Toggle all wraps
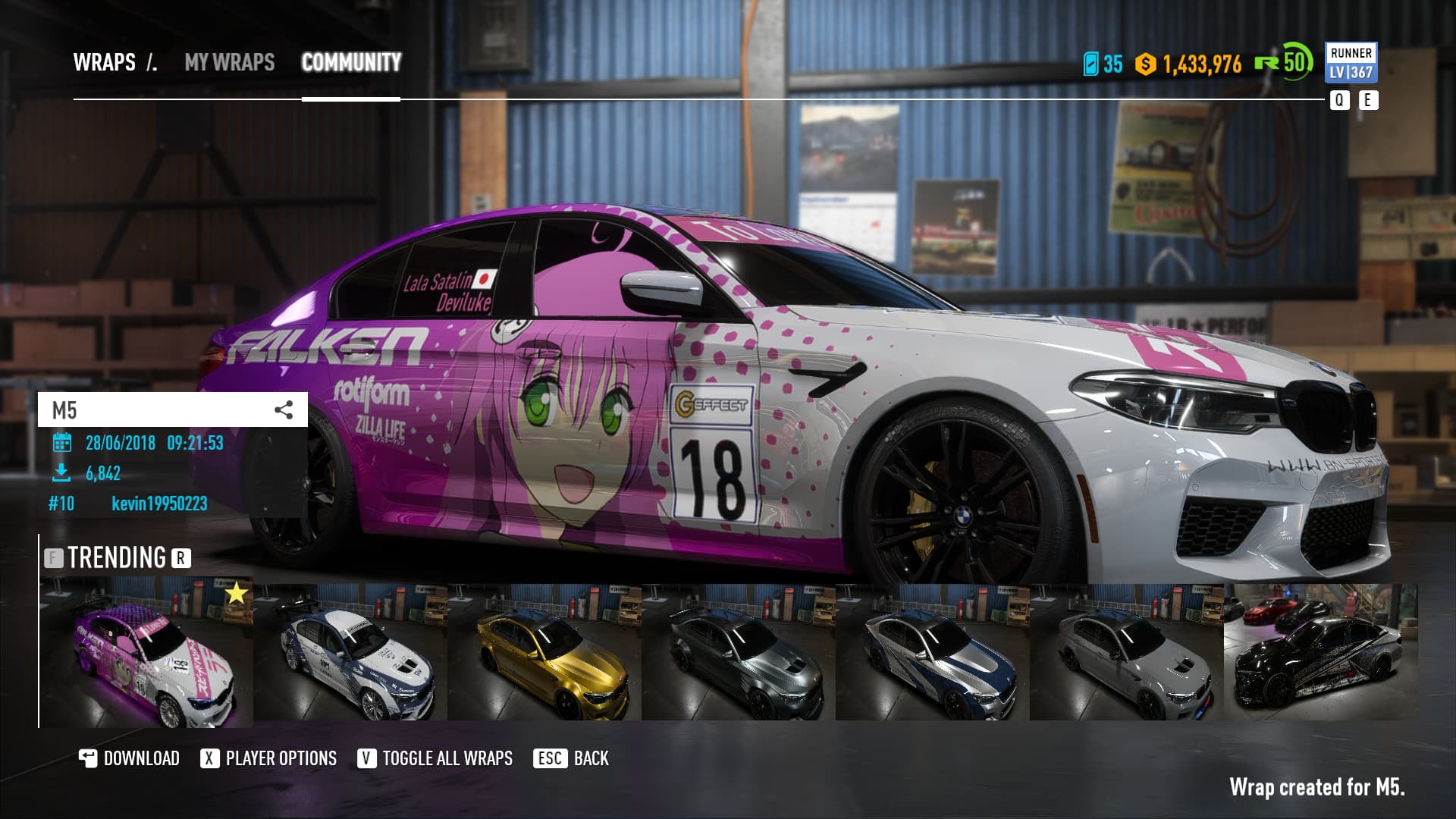The image size is (1456, 819). pos(435,758)
